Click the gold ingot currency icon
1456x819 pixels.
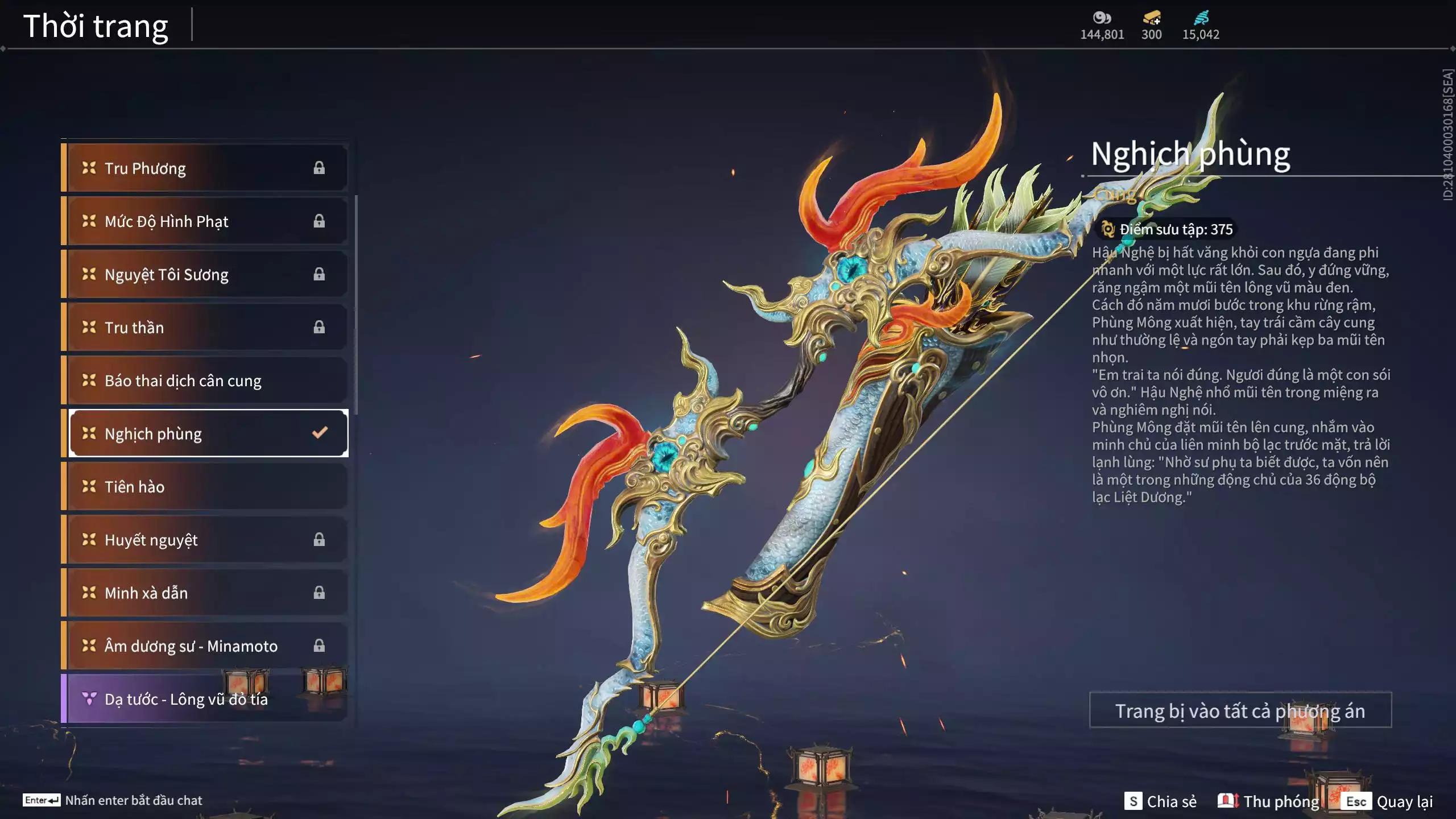tap(1149, 17)
